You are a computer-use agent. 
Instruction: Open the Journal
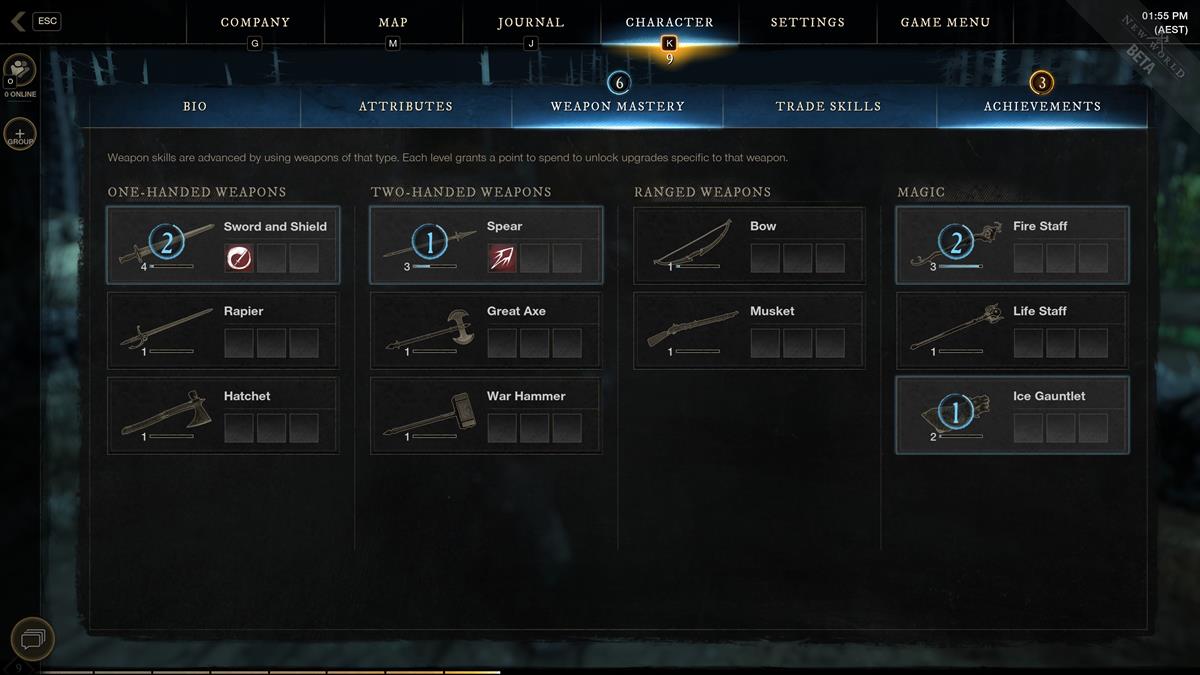pyautogui.click(x=531, y=22)
